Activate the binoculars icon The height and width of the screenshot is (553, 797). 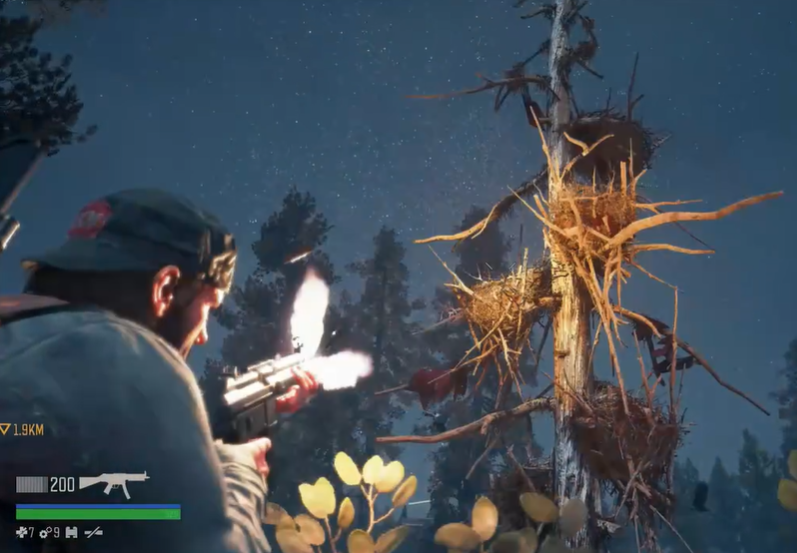[71, 532]
